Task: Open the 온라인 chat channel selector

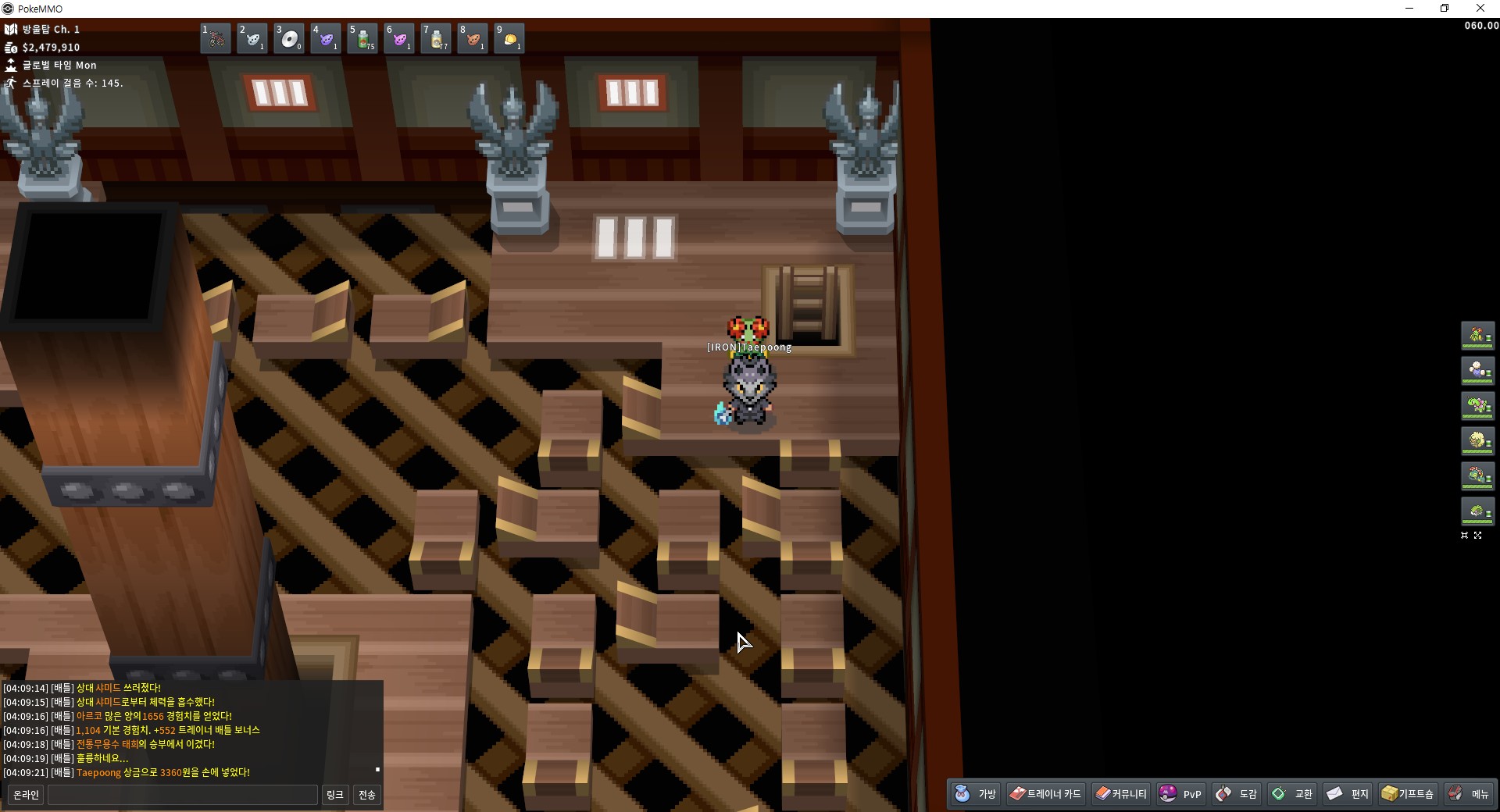Action: pos(26,795)
